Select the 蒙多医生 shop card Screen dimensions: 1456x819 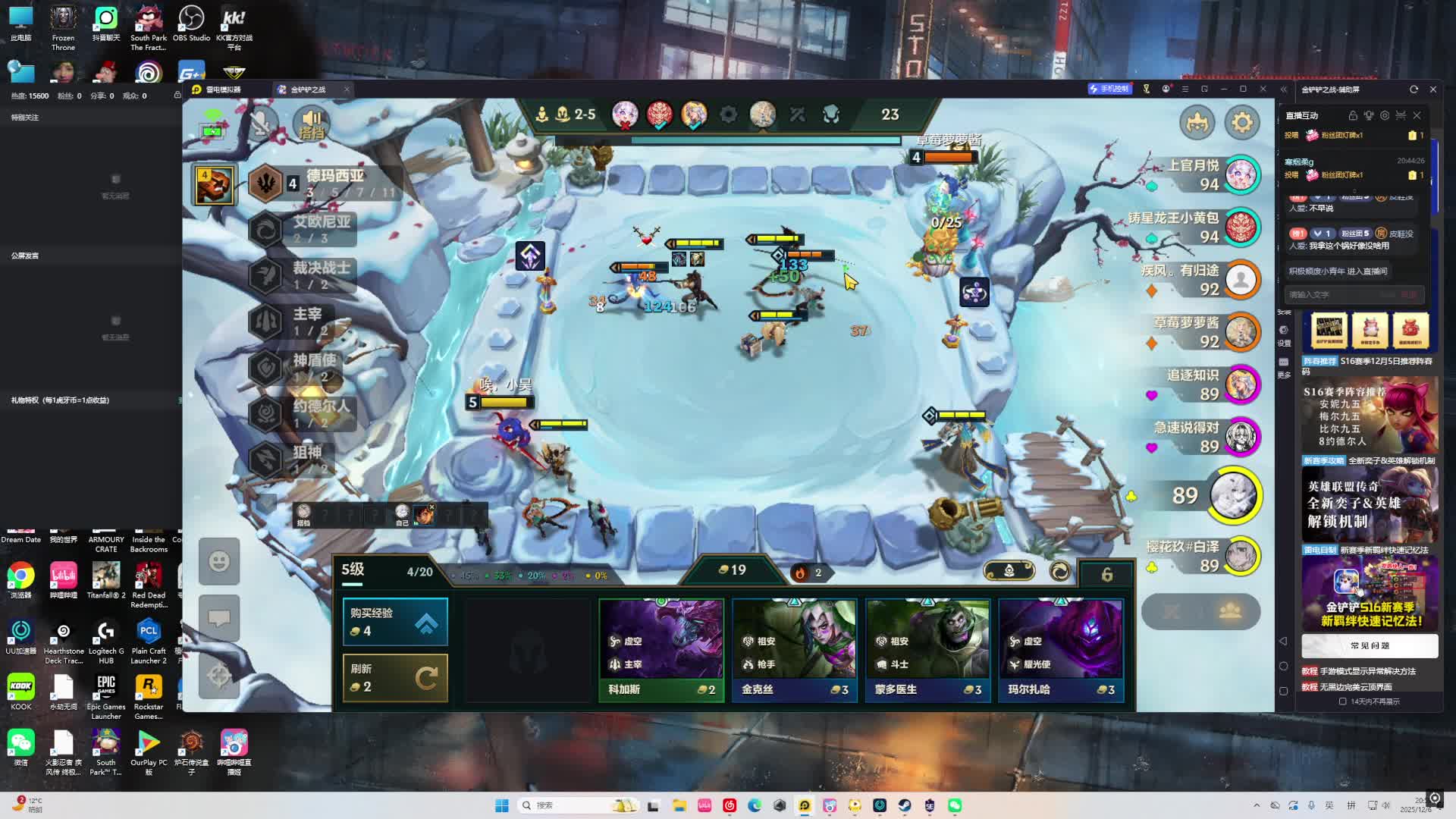tap(927, 649)
